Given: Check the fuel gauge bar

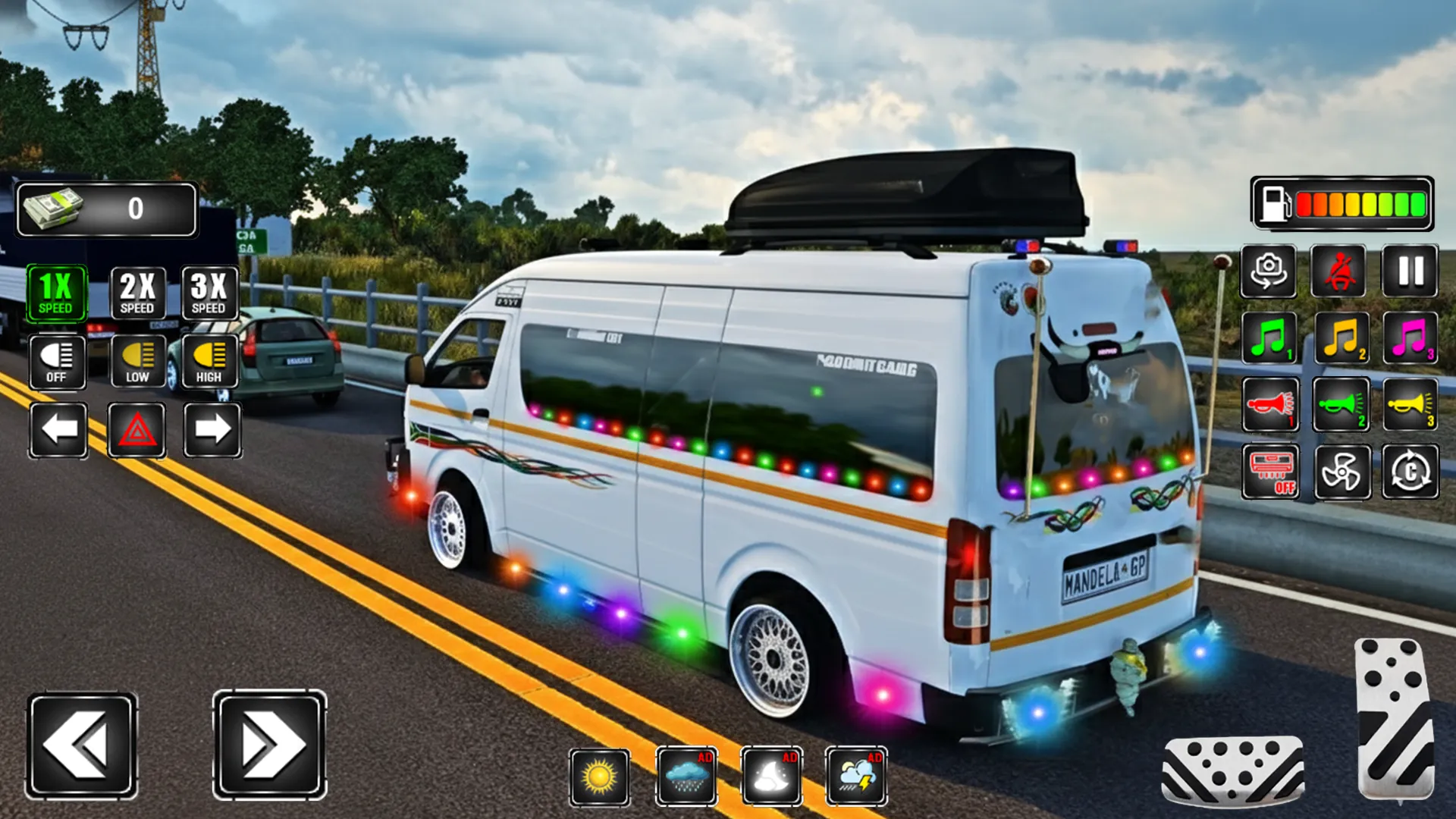Looking at the screenshot, I should click(1342, 206).
